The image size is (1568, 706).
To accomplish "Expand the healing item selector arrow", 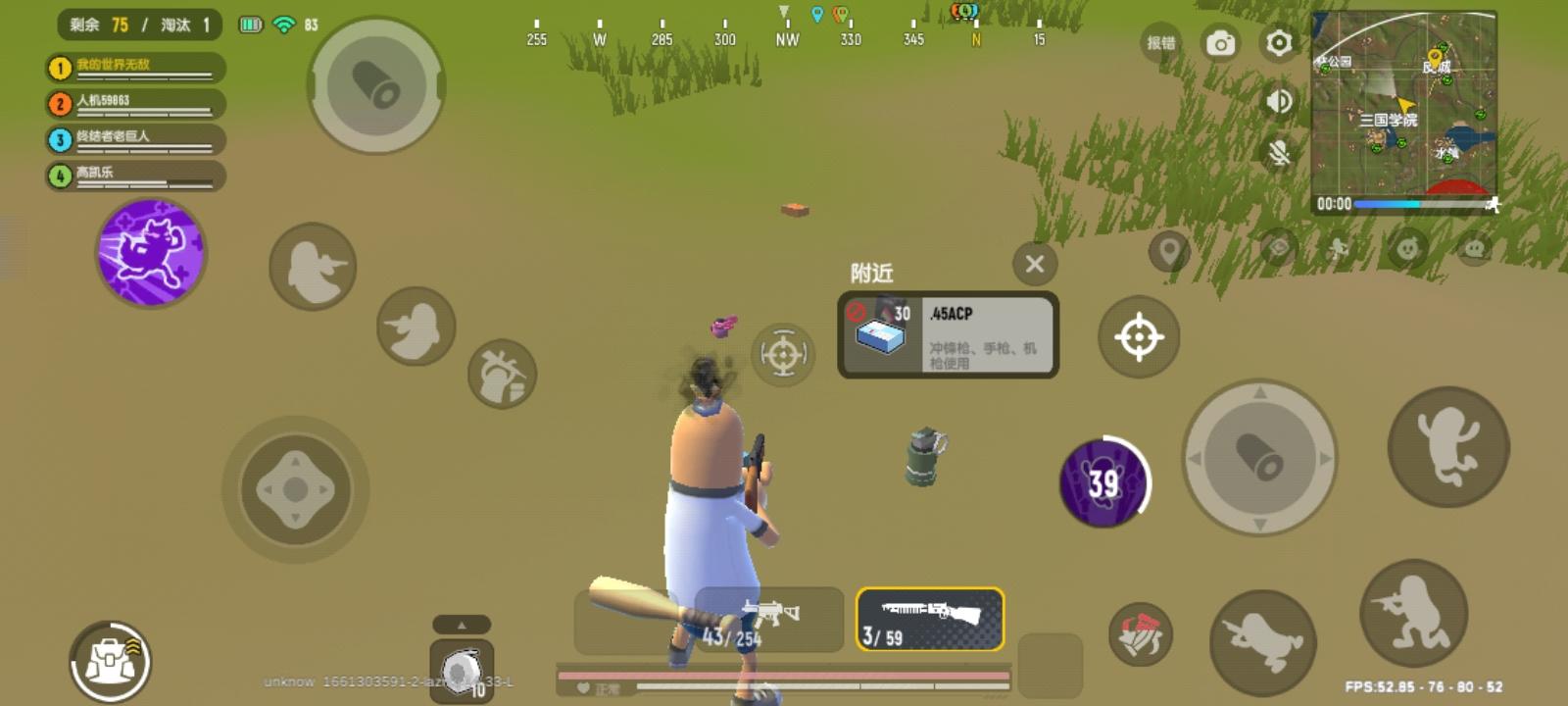I will click(463, 622).
